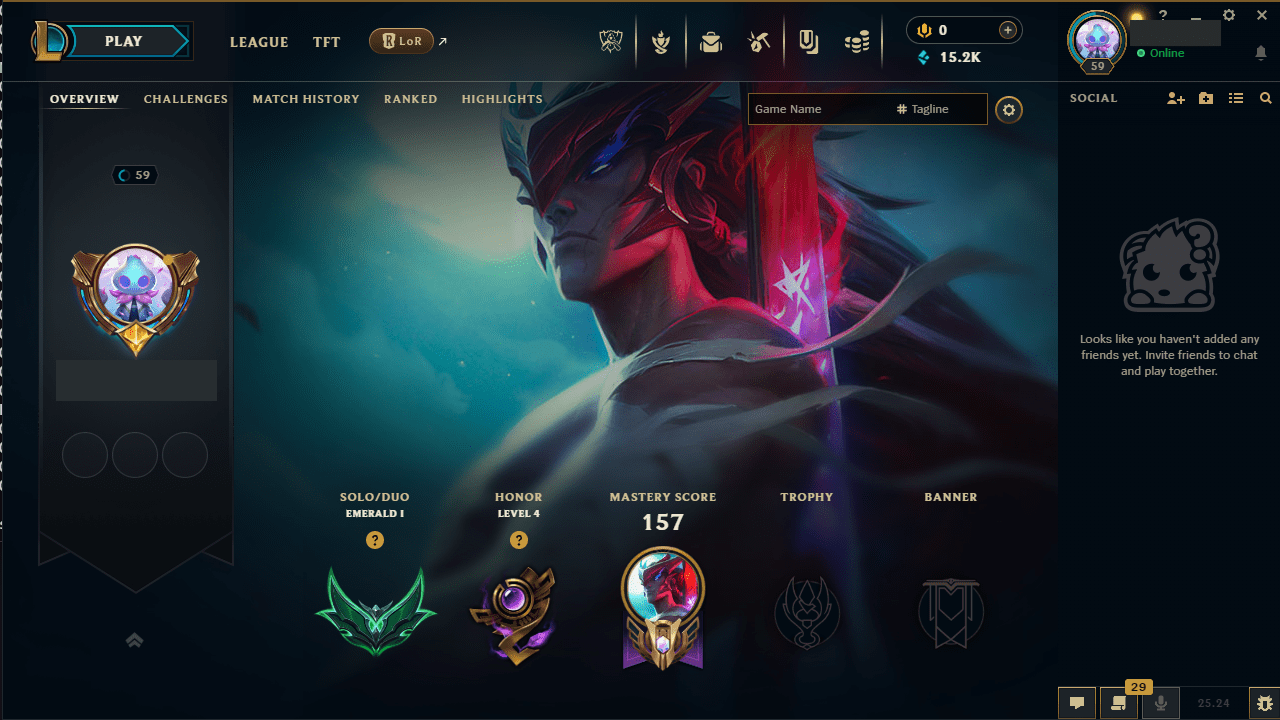
Task: Open the TFT menu
Action: [x=326, y=42]
